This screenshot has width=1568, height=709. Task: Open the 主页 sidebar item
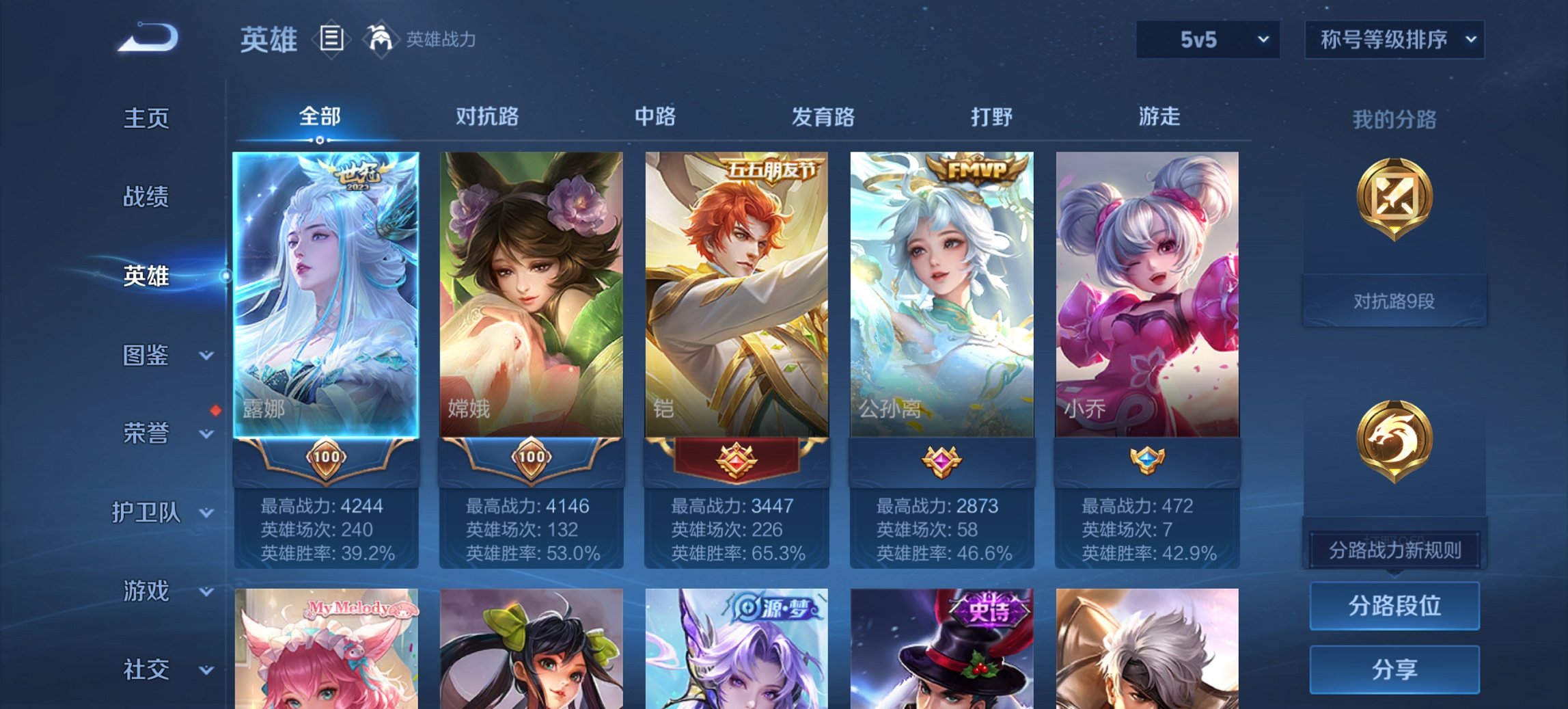coord(146,118)
